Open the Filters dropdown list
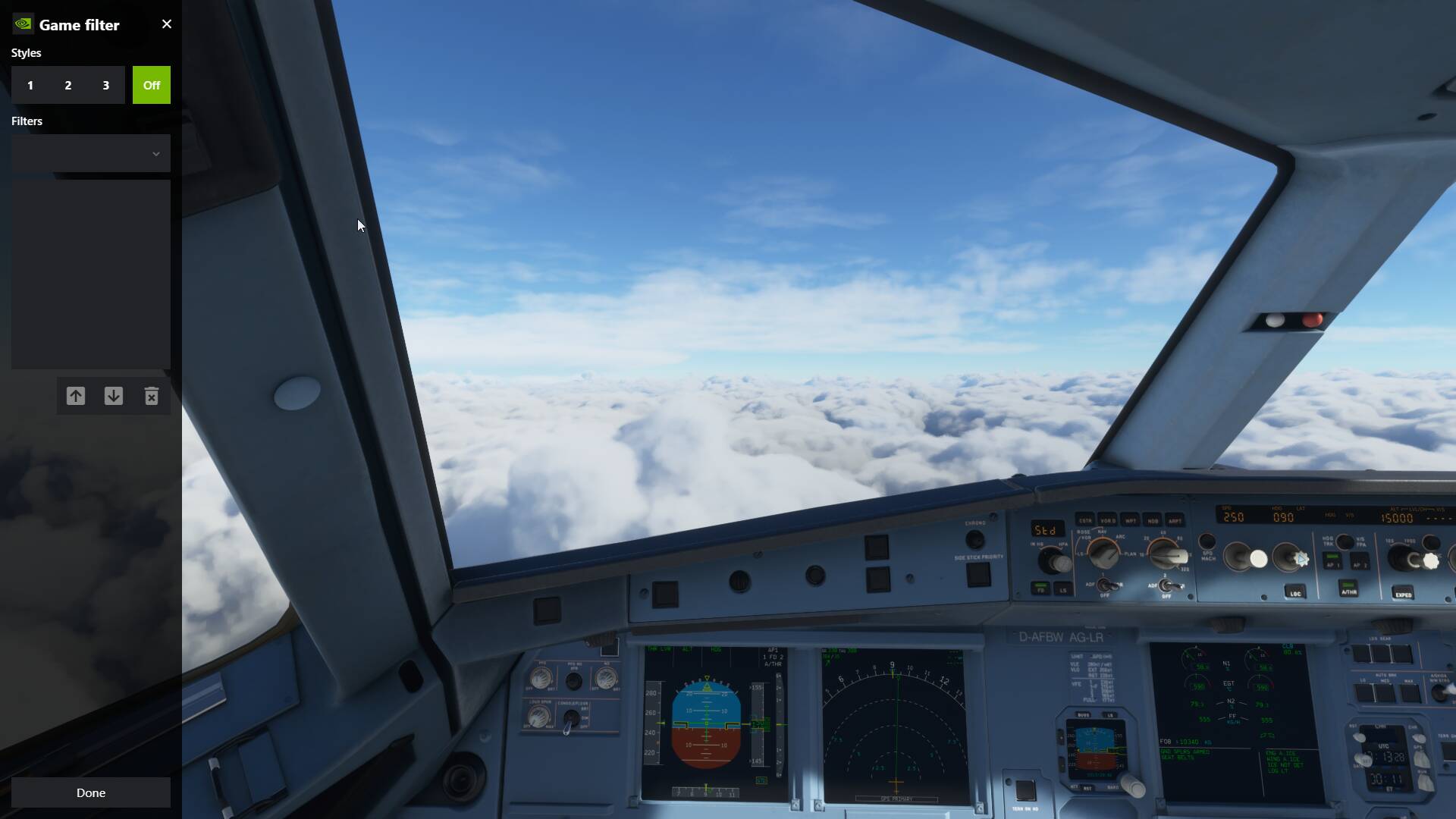This screenshot has width=1456, height=819. tap(91, 153)
